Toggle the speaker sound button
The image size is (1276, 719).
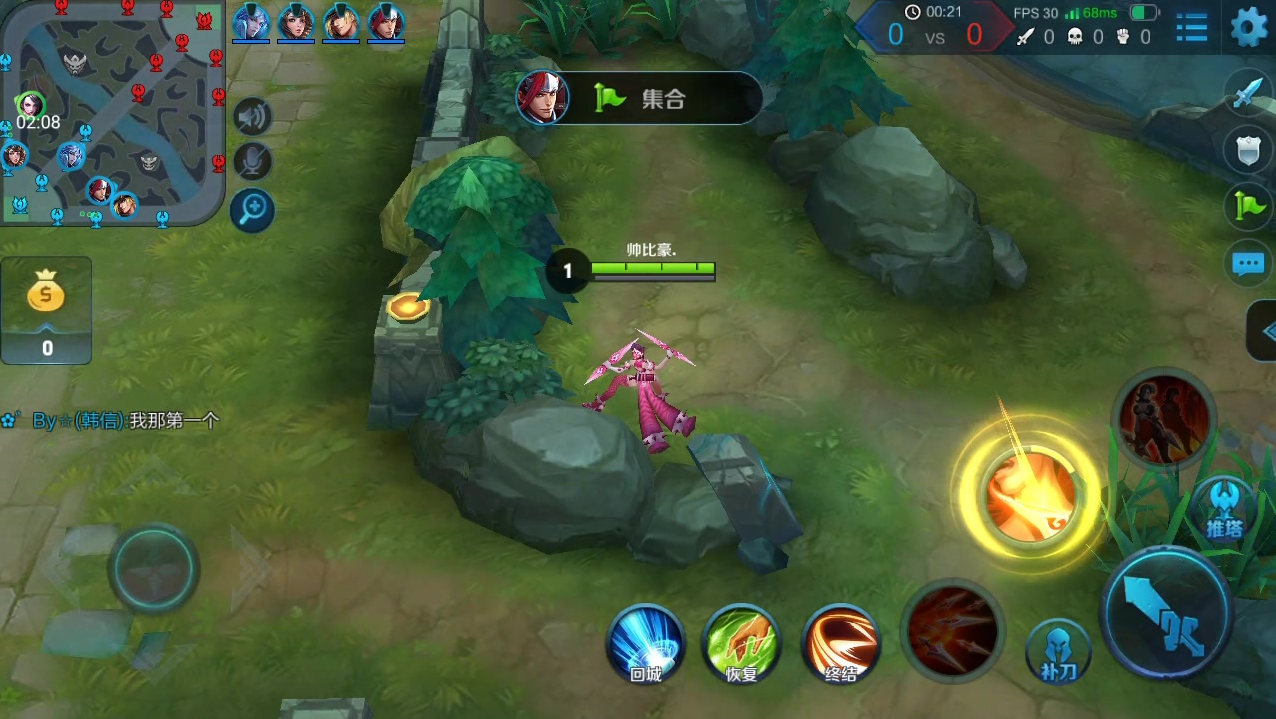[x=253, y=117]
